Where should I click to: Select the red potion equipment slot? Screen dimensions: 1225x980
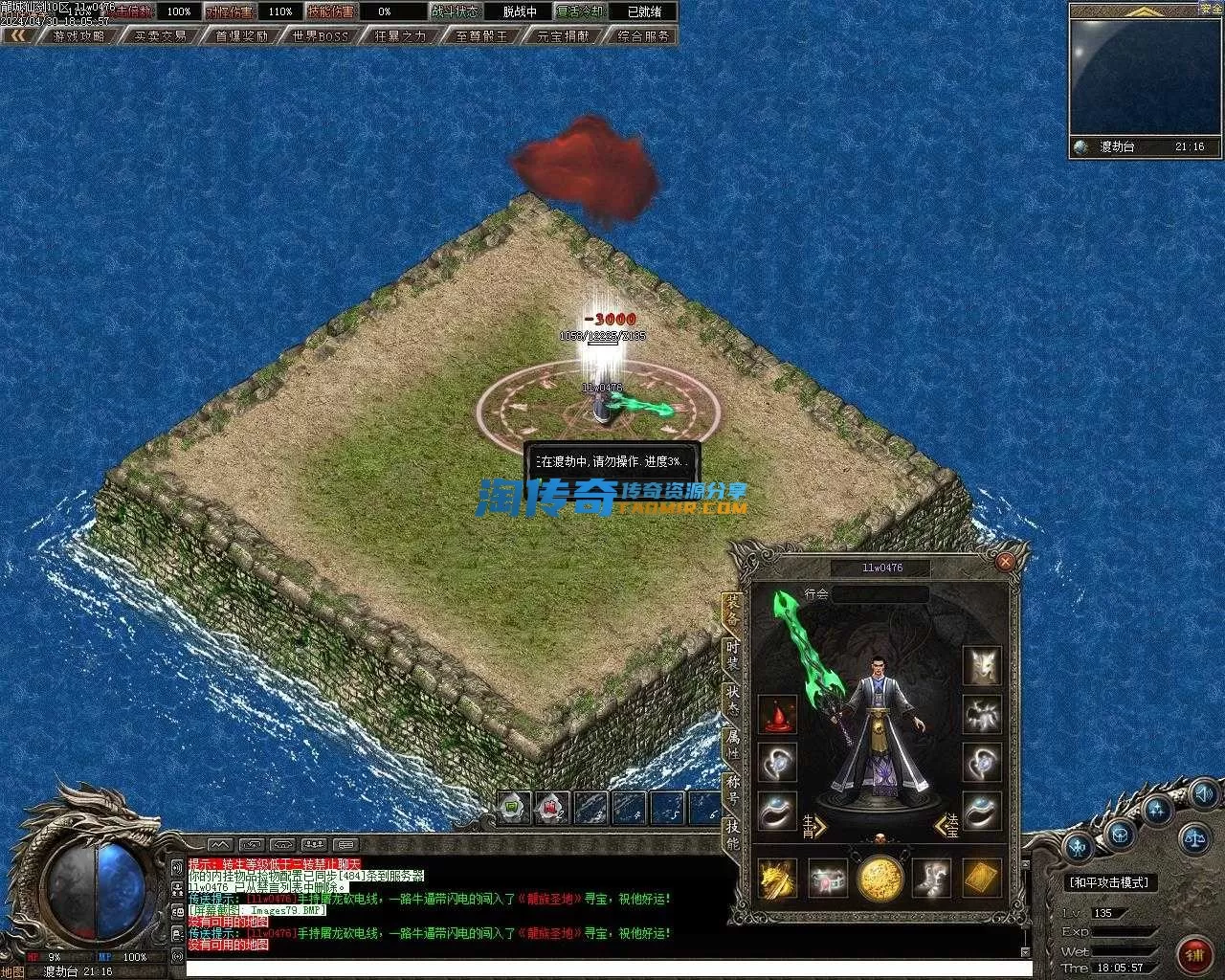[777, 714]
